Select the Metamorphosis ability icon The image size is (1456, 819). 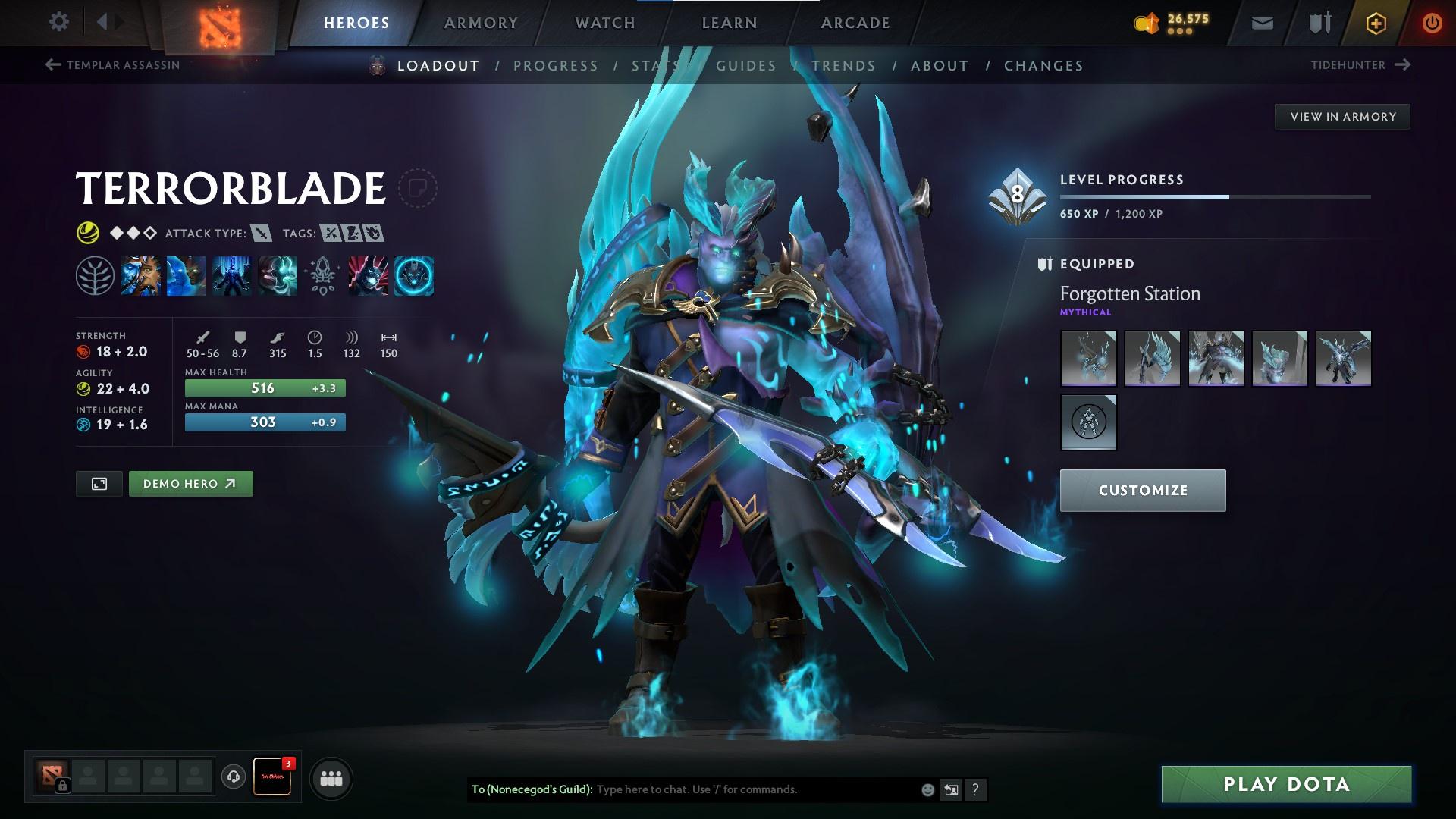tap(232, 275)
